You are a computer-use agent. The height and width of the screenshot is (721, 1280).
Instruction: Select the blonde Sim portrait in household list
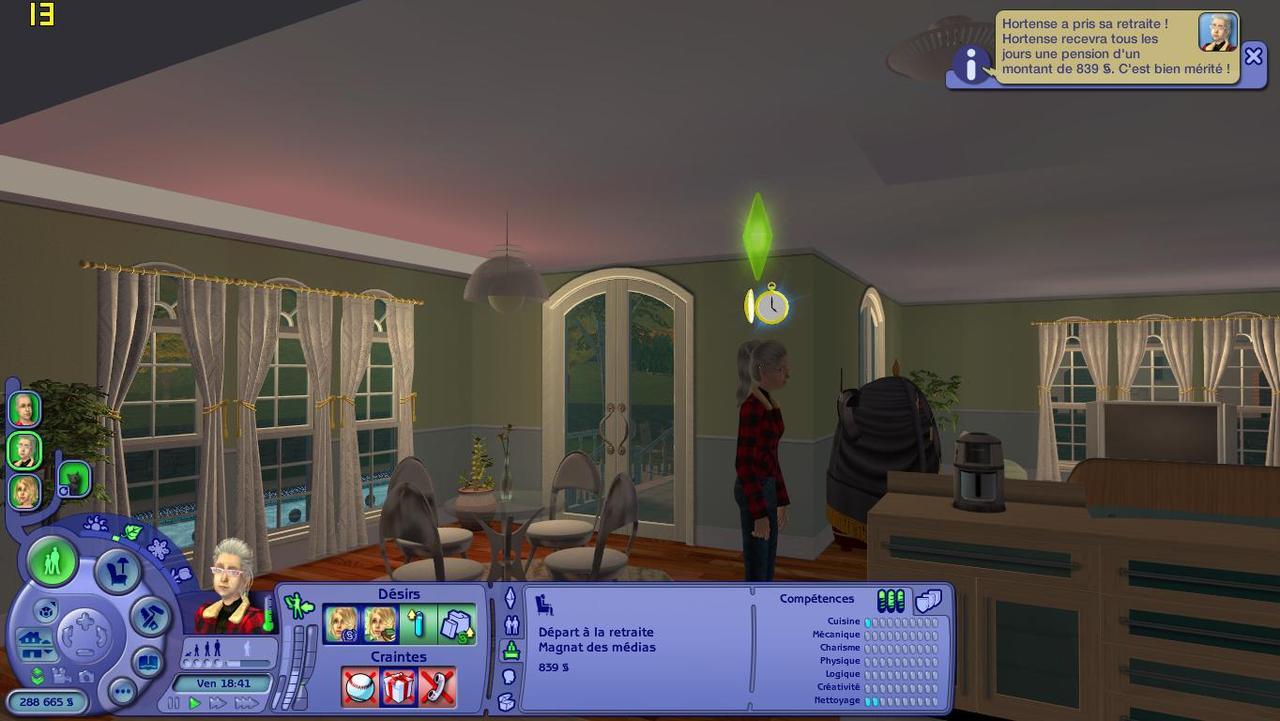(x=25, y=491)
